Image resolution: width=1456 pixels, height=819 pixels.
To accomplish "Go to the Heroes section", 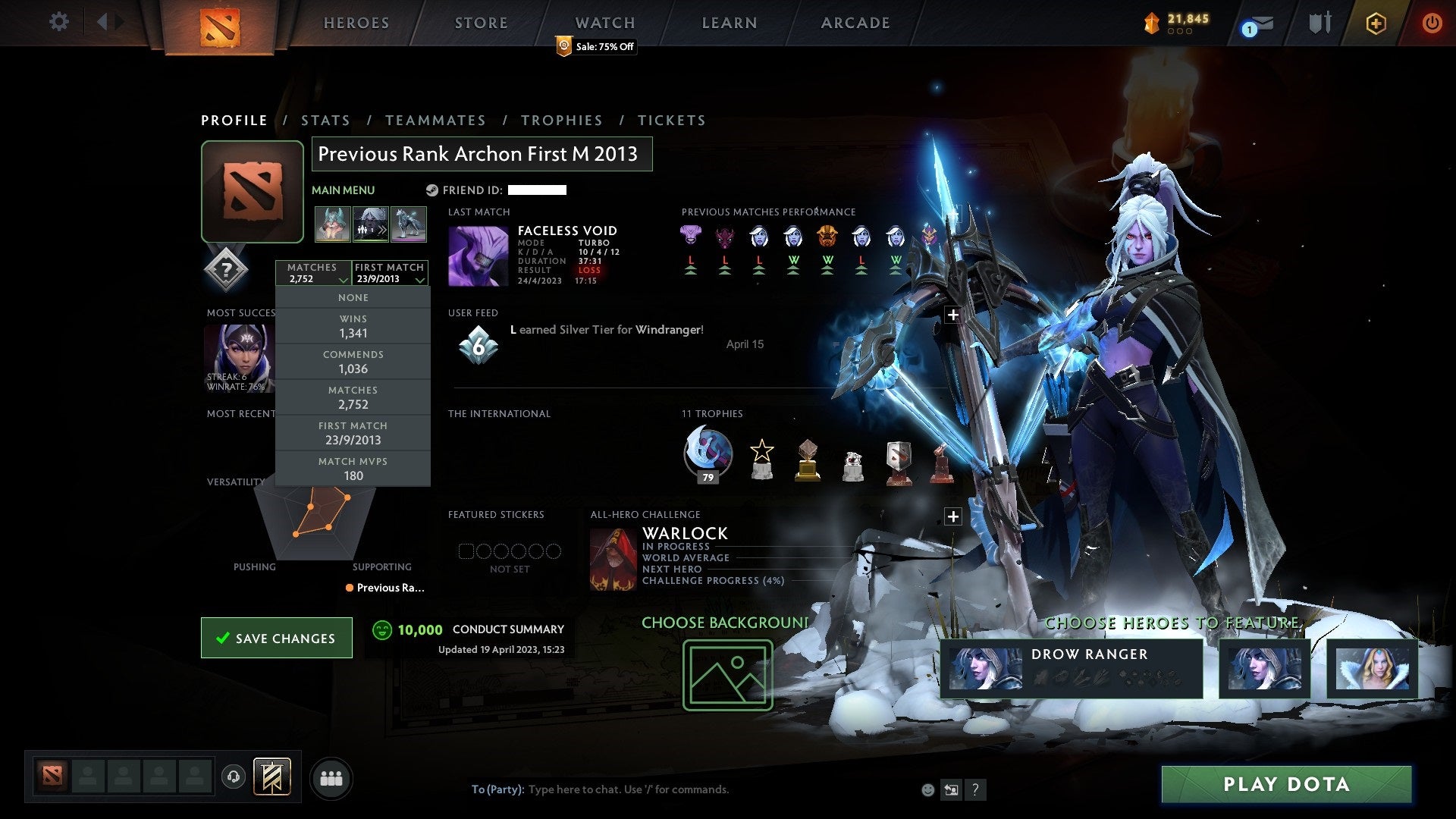I will coord(356,23).
